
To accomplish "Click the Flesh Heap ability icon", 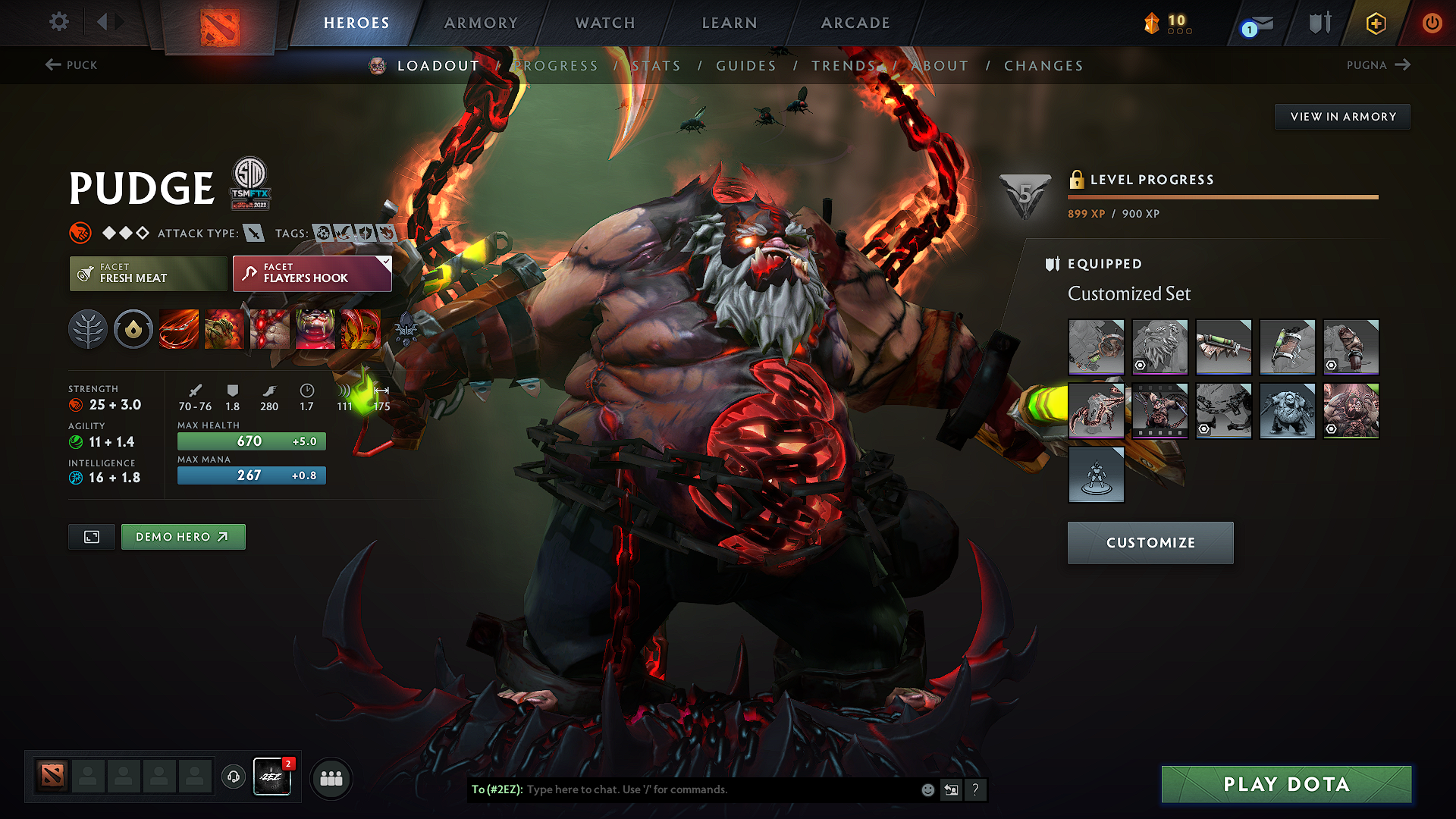I will coord(270,329).
